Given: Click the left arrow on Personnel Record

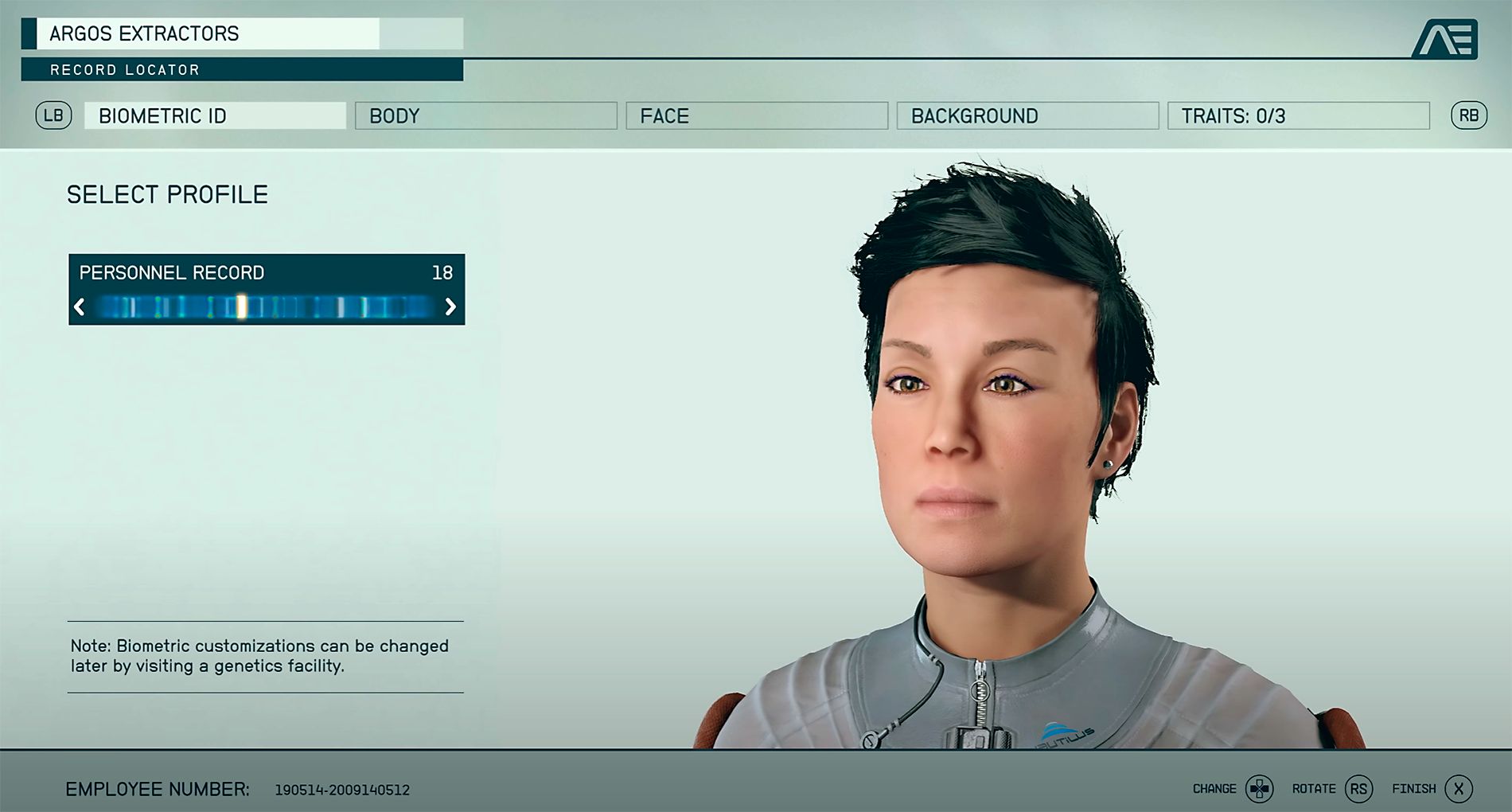Looking at the screenshot, I should point(80,307).
